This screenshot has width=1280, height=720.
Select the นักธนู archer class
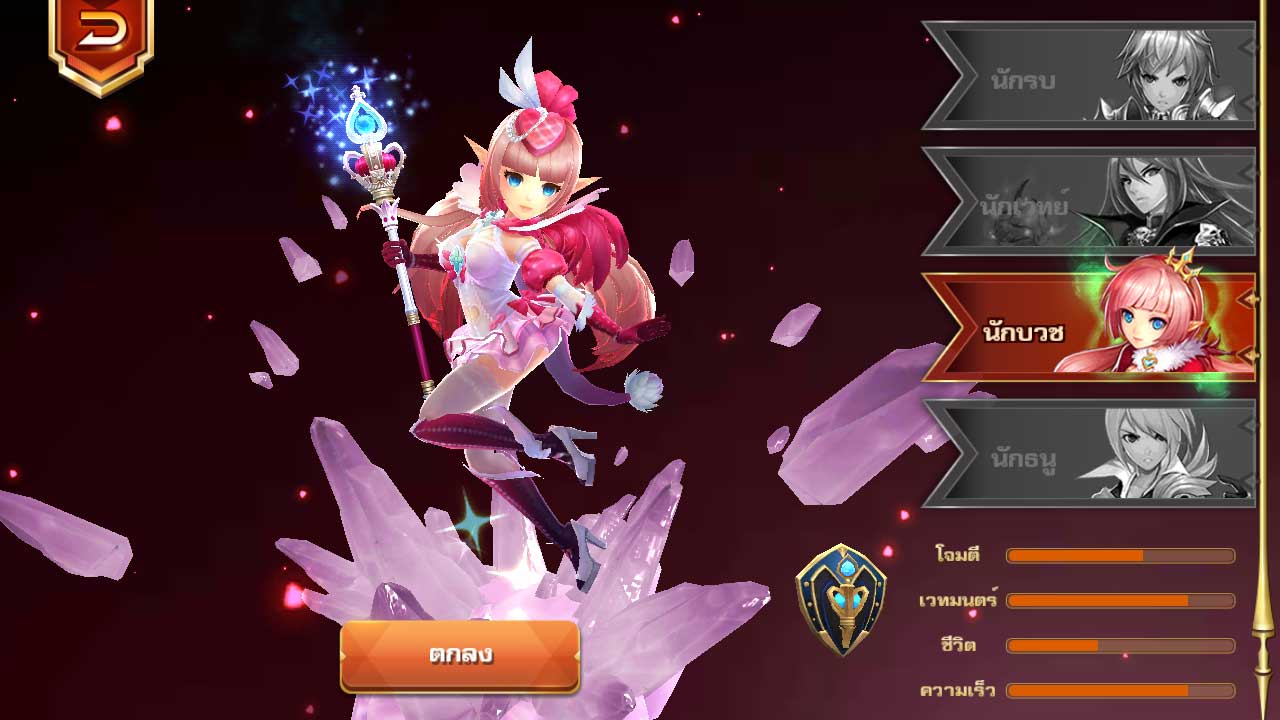point(1088,455)
